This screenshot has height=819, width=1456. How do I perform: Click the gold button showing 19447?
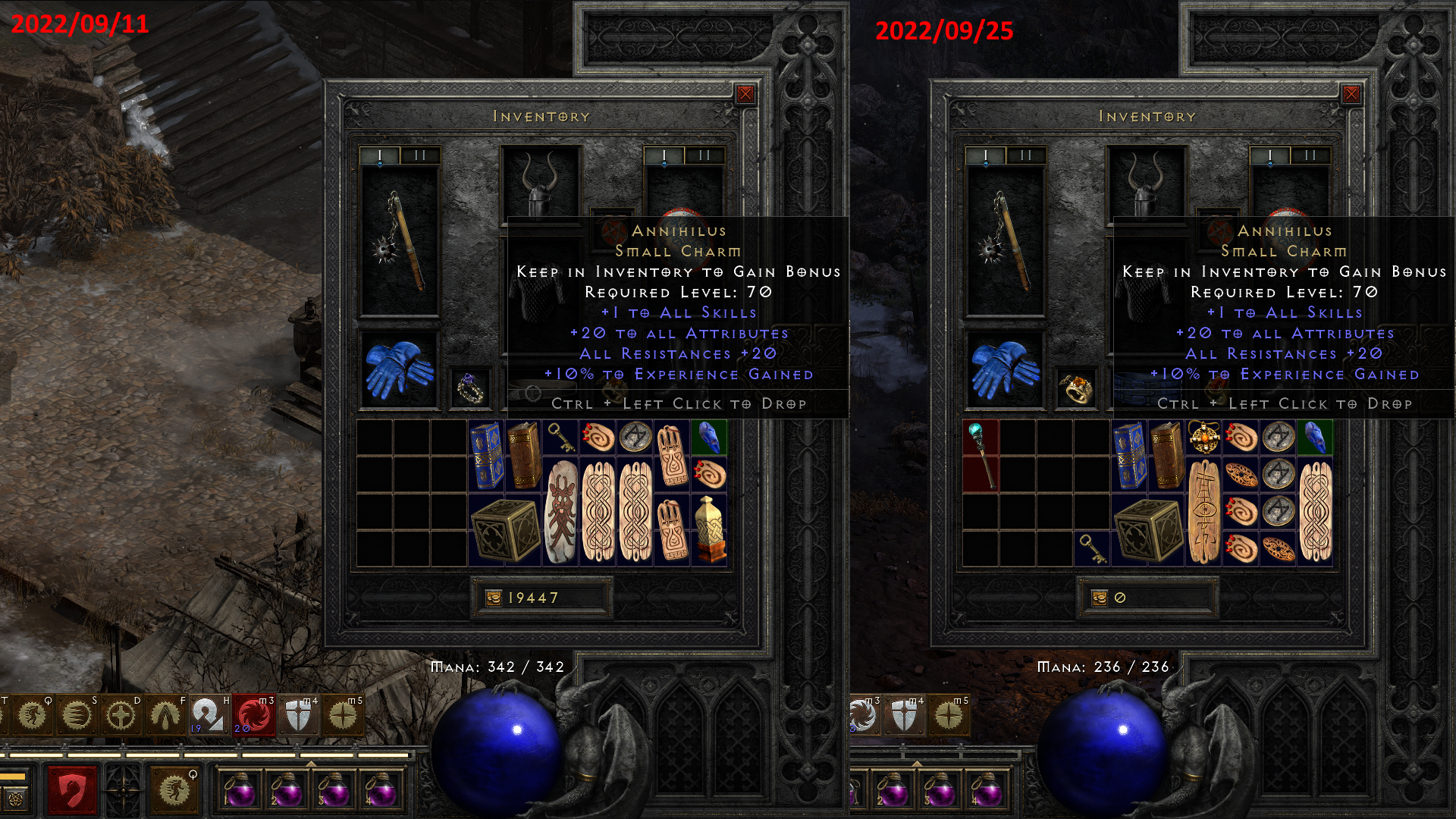pos(541,598)
